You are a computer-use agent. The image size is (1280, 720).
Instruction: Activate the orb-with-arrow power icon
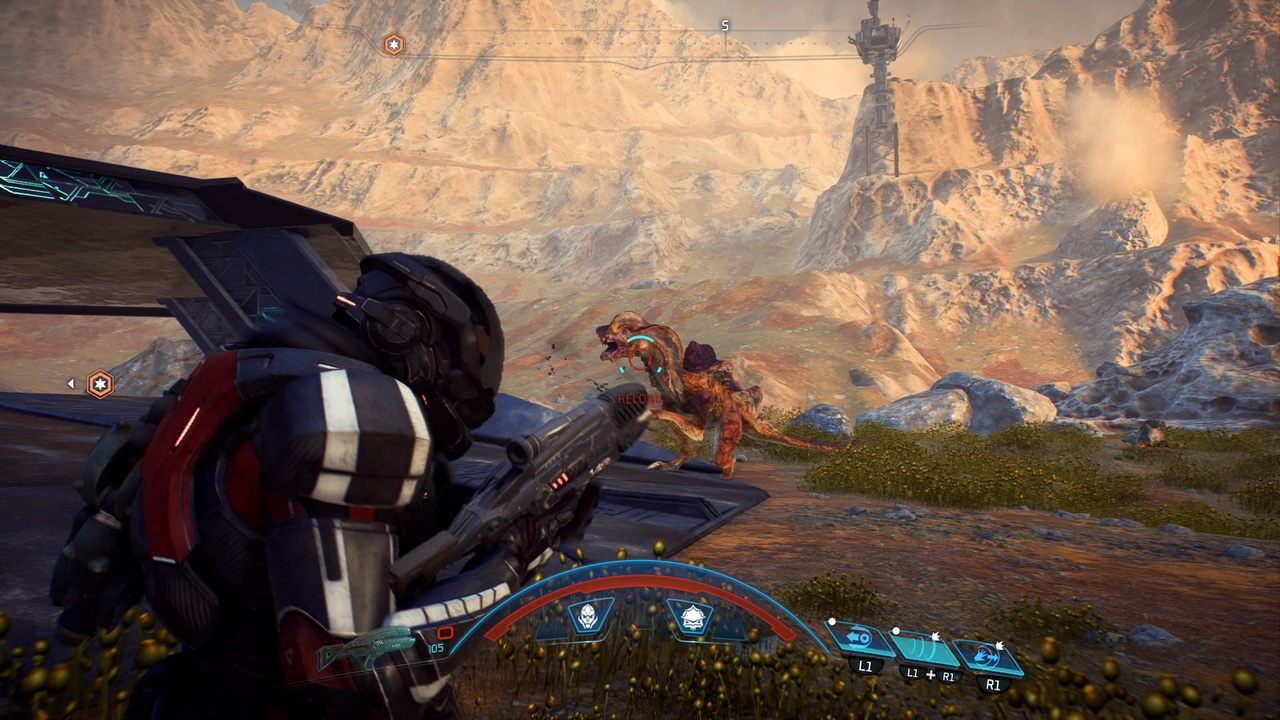pyautogui.click(x=857, y=640)
